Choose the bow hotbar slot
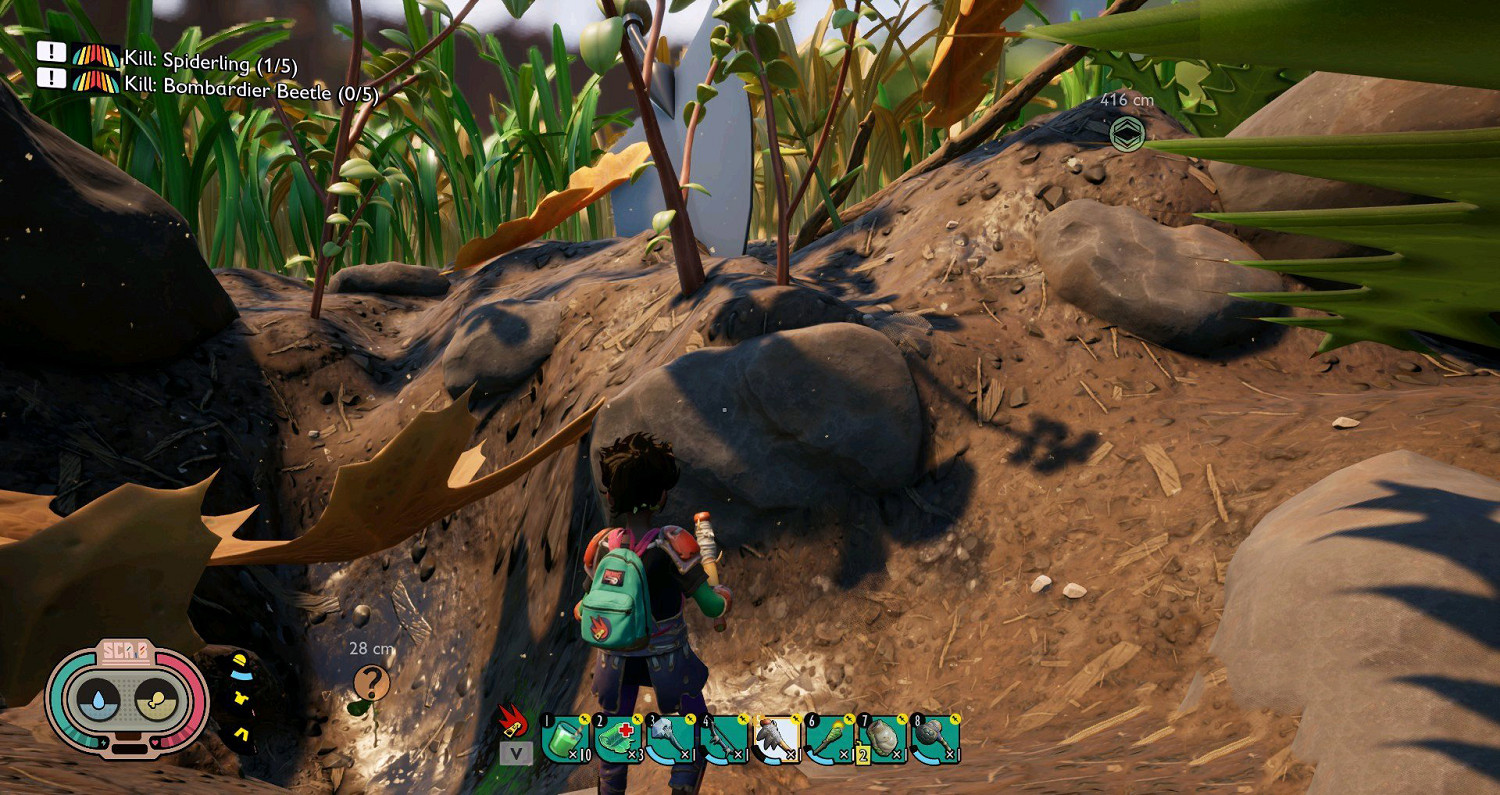 (x=724, y=740)
